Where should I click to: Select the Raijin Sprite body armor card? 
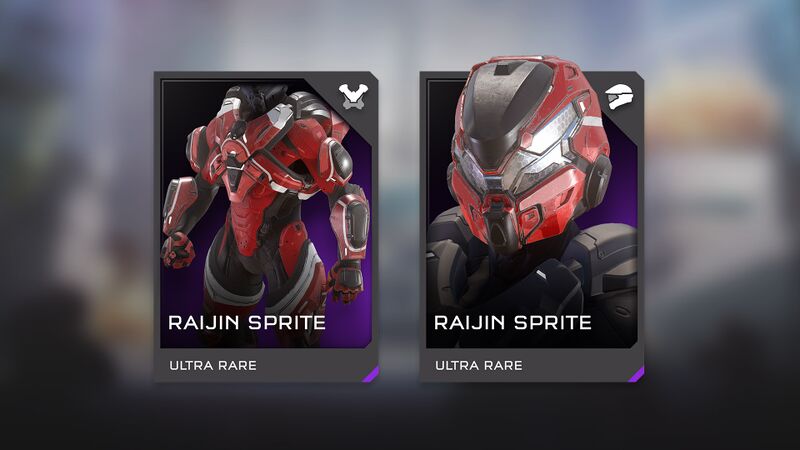[266, 226]
